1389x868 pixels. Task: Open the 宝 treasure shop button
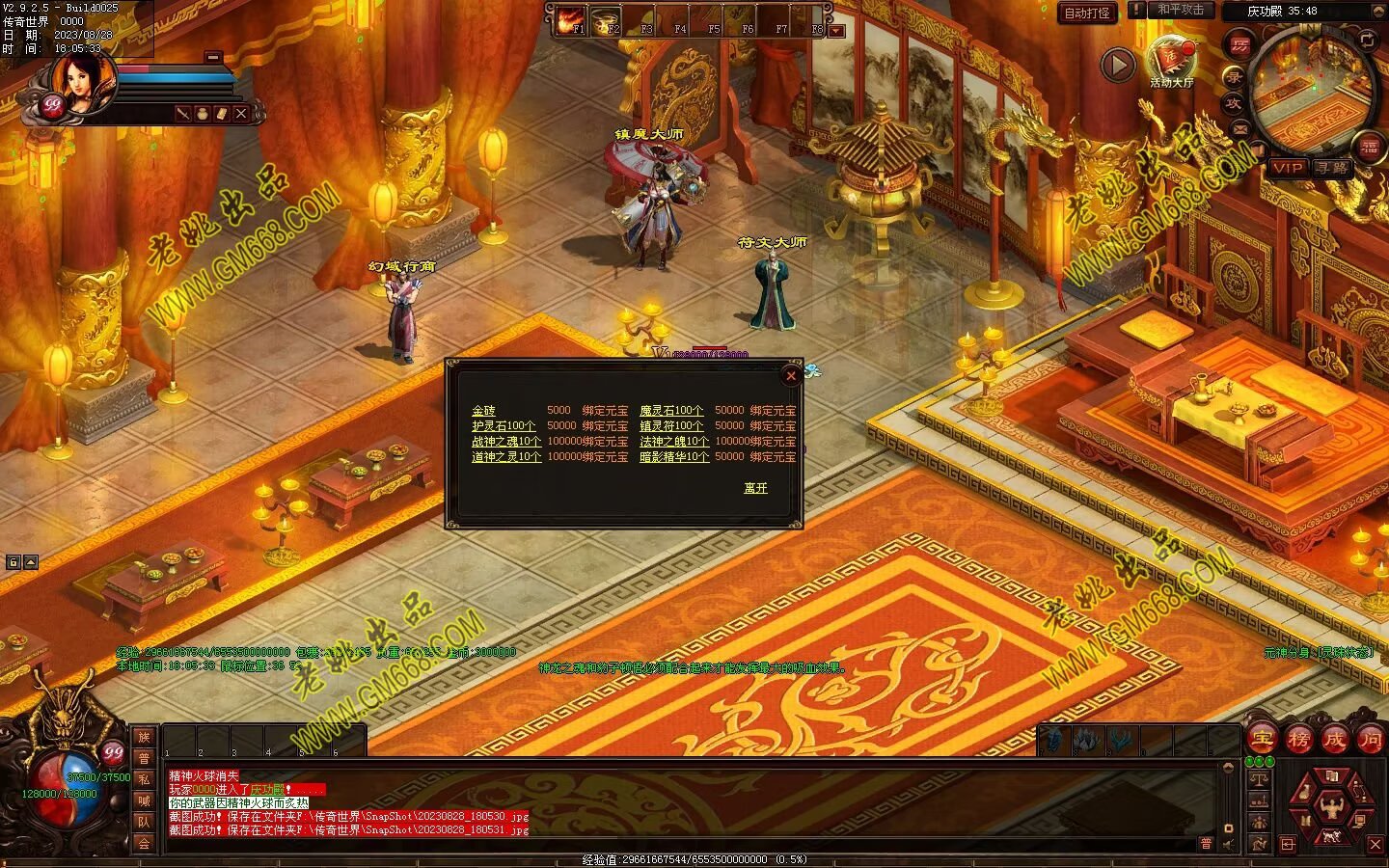point(1262,740)
